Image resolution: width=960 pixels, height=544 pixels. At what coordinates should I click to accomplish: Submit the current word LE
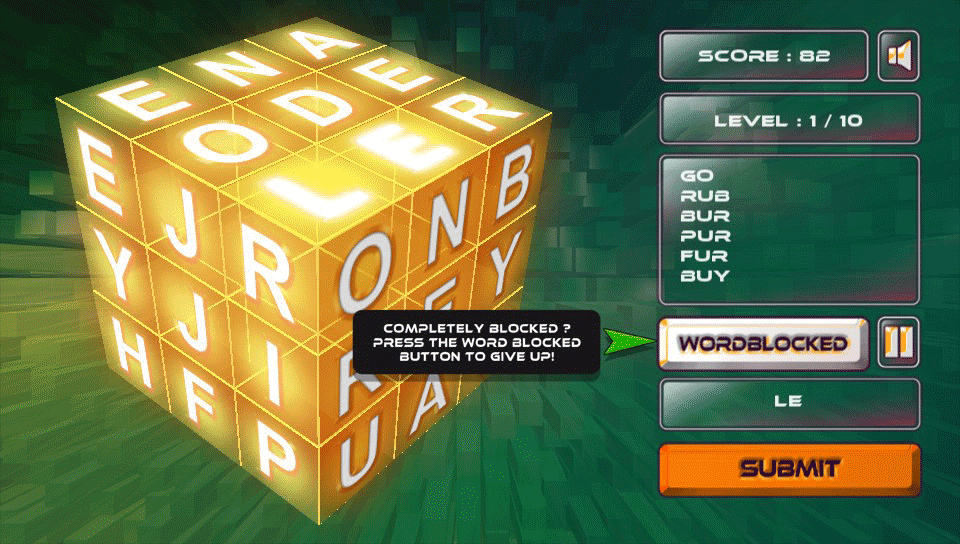[789, 469]
